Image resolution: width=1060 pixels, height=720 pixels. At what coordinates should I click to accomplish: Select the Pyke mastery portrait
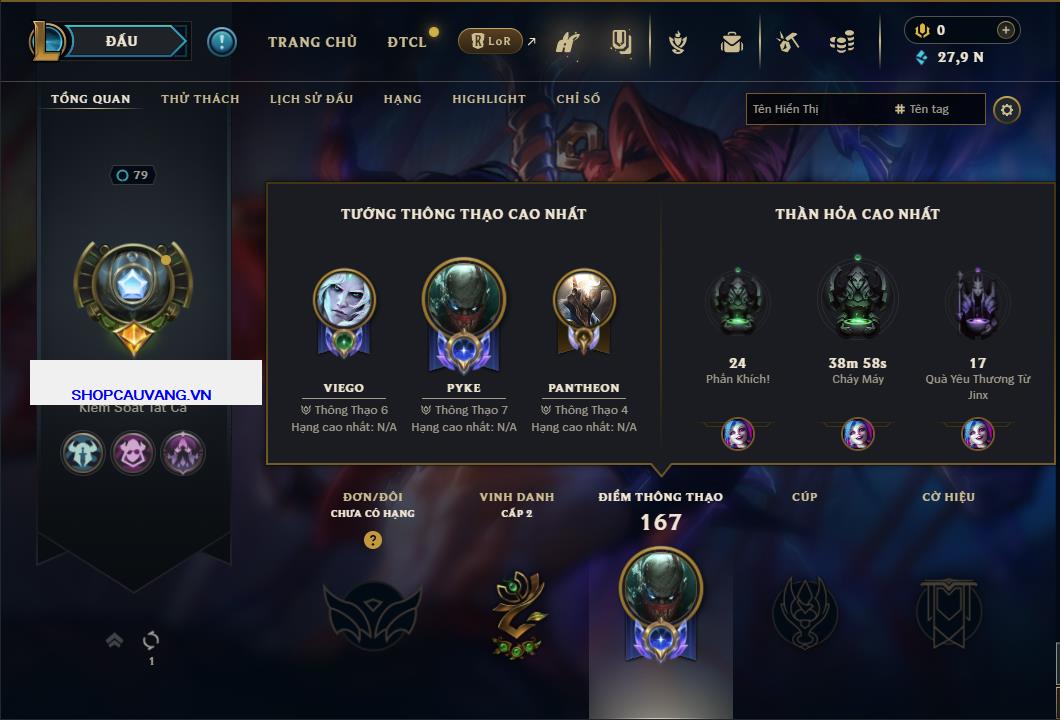coord(464,301)
